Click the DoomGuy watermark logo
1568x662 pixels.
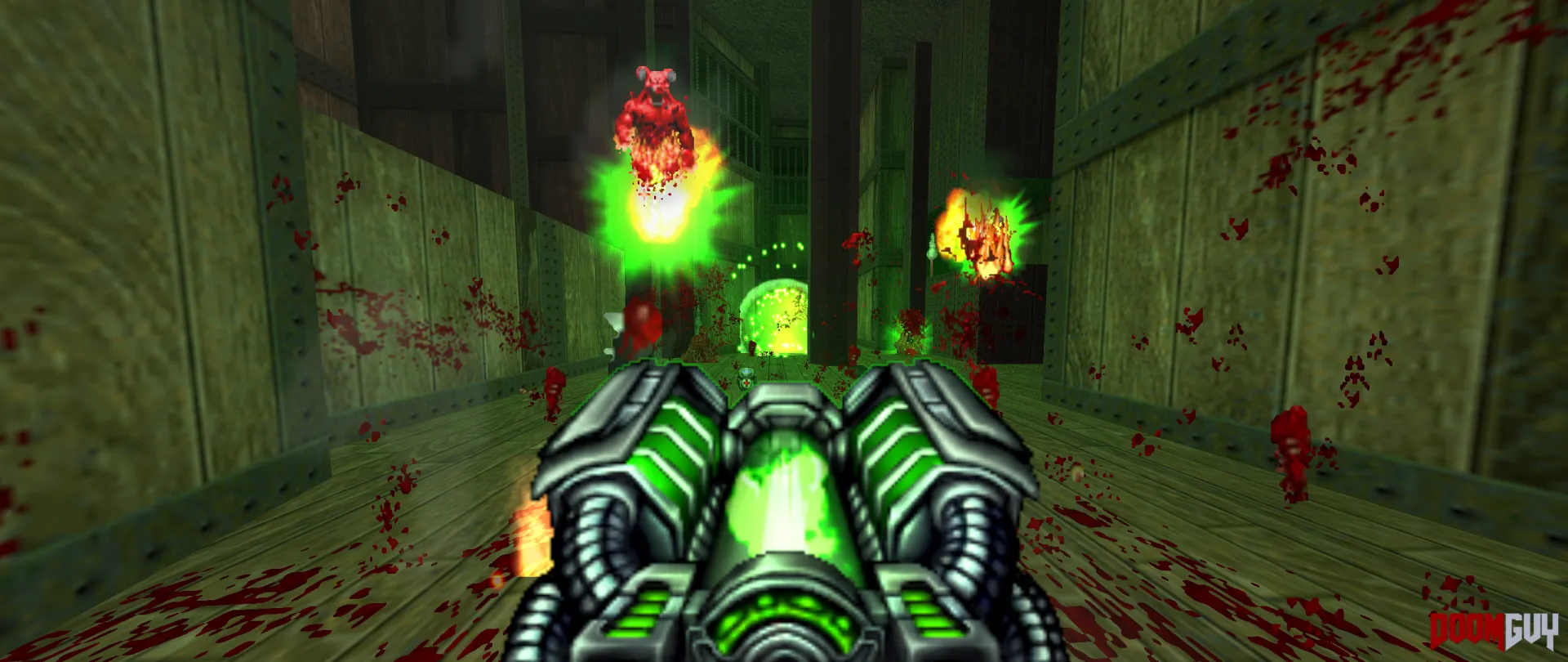1494,630
